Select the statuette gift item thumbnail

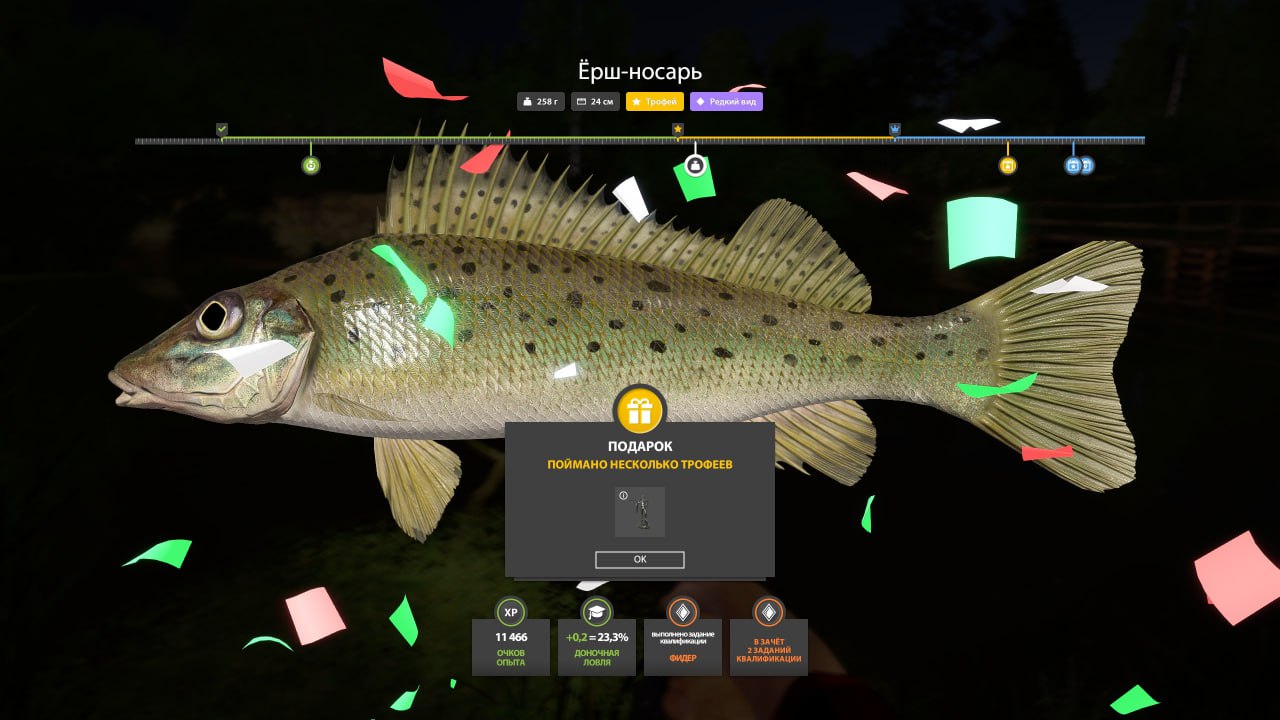pyautogui.click(x=640, y=512)
